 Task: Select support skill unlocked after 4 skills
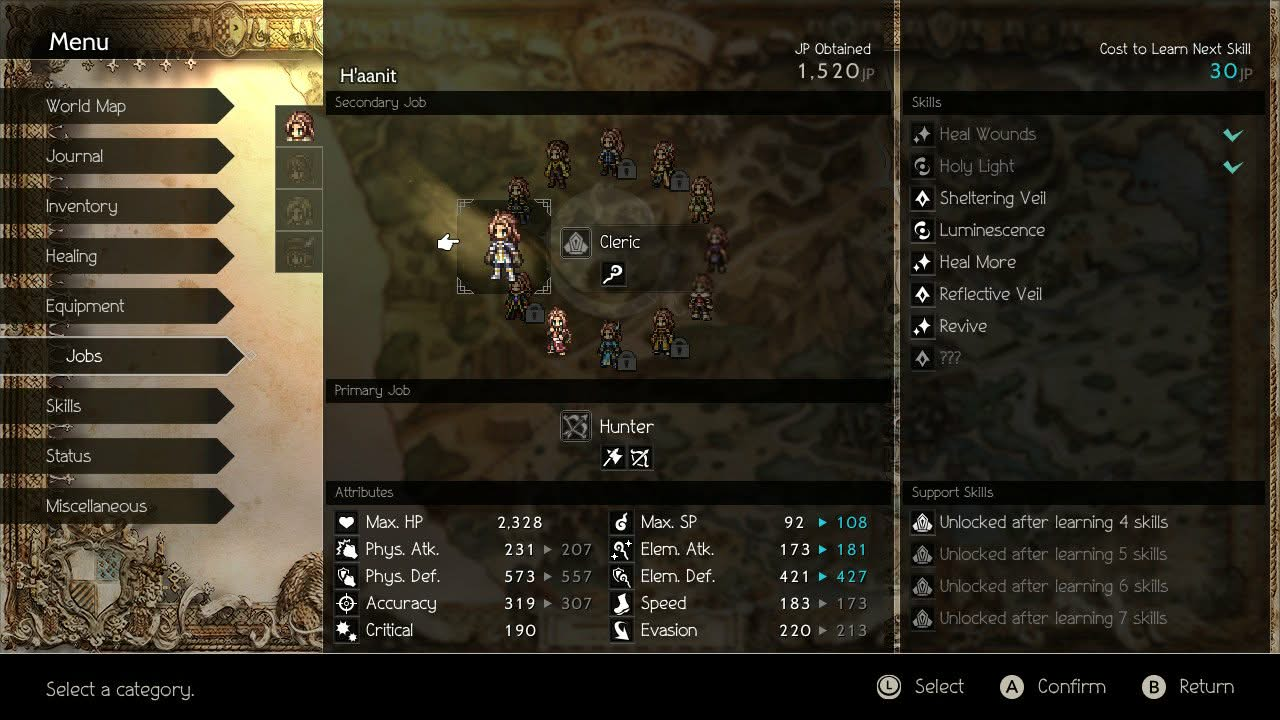pos(1052,522)
